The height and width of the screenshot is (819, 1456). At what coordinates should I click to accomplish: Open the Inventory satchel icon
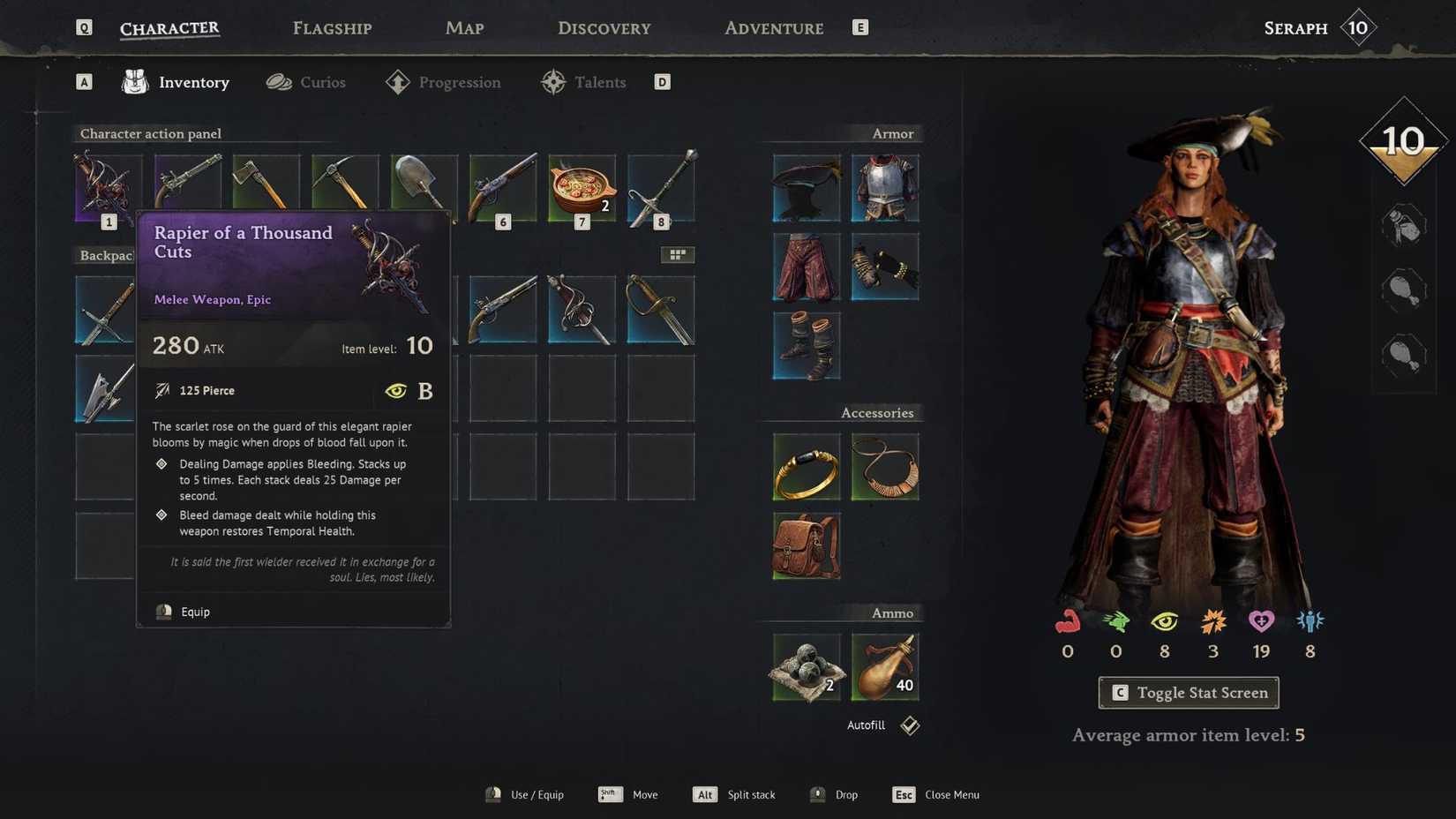point(133,81)
